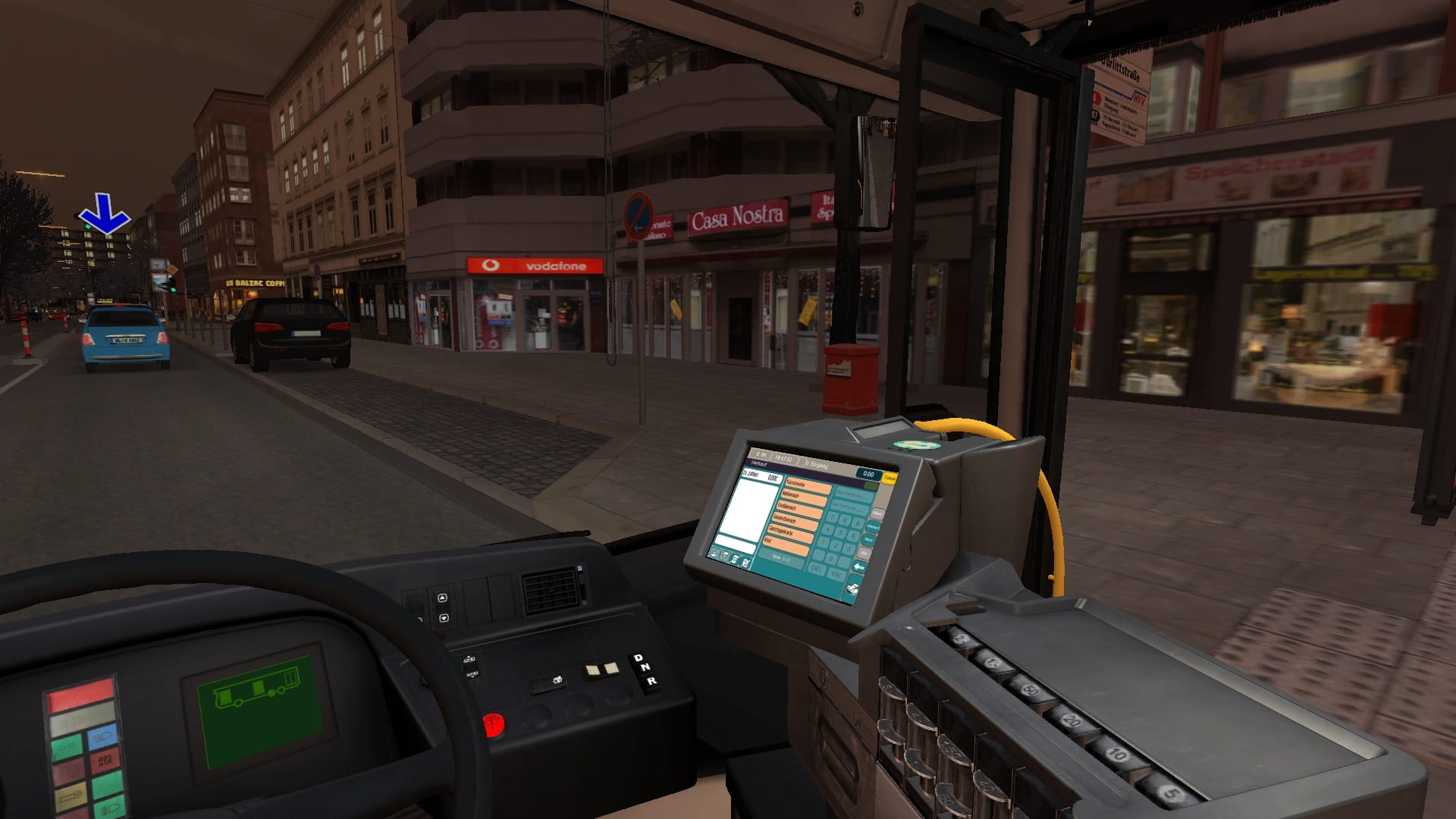Engage reverse R on gear selector
The image size is (1456, 819).
(x=651, y=681)
